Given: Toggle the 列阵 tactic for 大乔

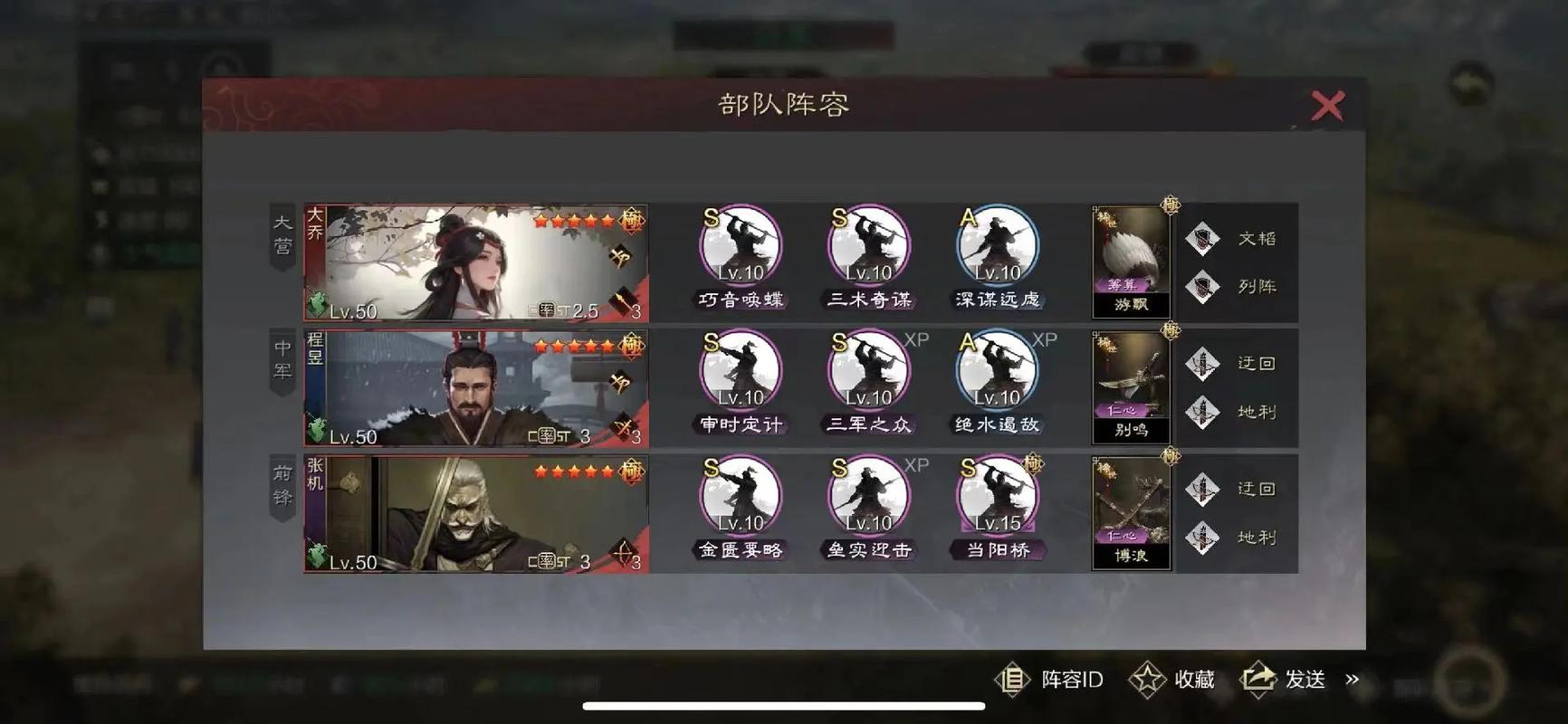Looking at the screenshot, I should (x=1203, y=287).
